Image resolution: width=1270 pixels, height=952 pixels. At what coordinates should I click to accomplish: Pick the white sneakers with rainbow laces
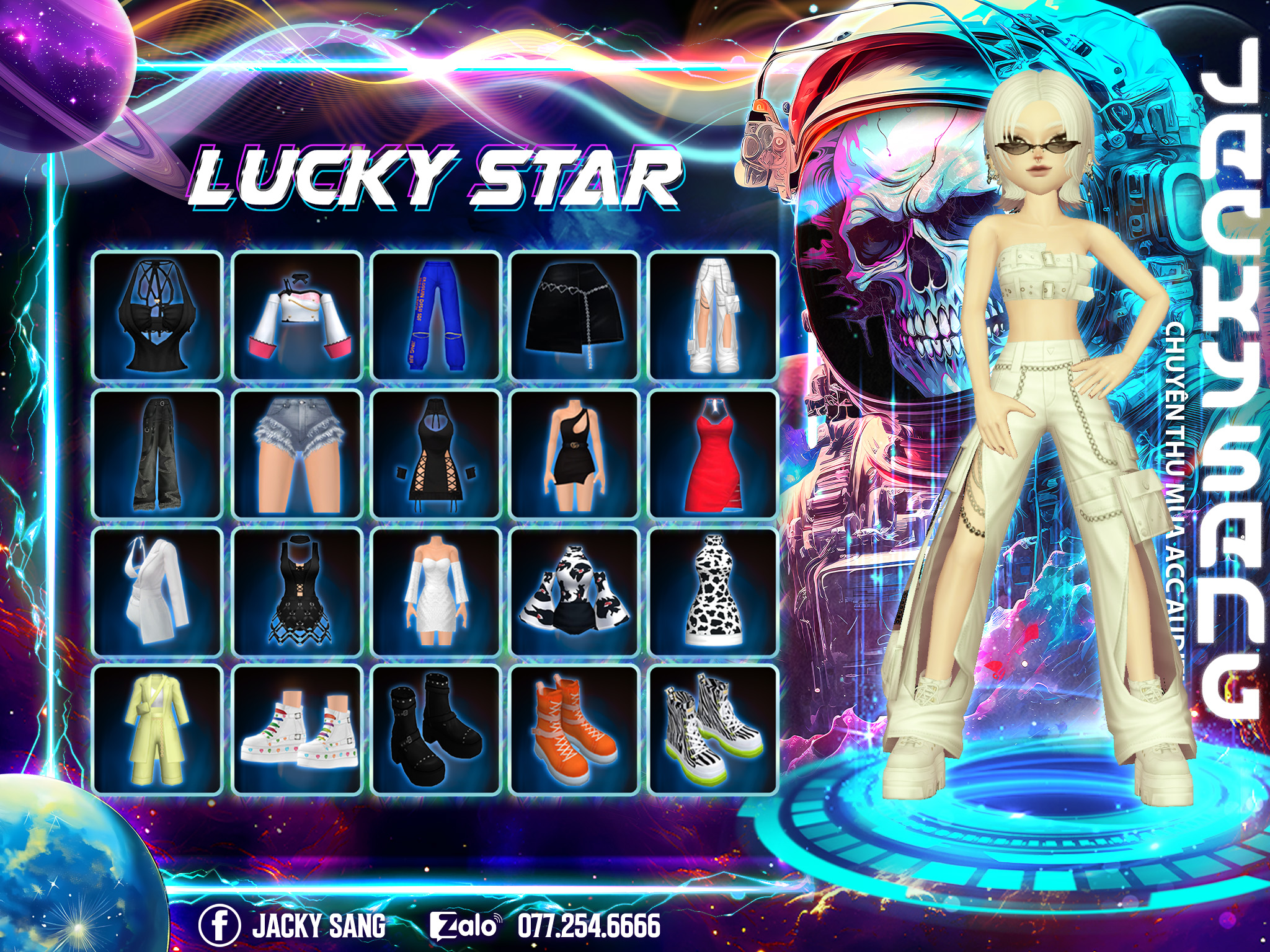[x=297, y=729]
